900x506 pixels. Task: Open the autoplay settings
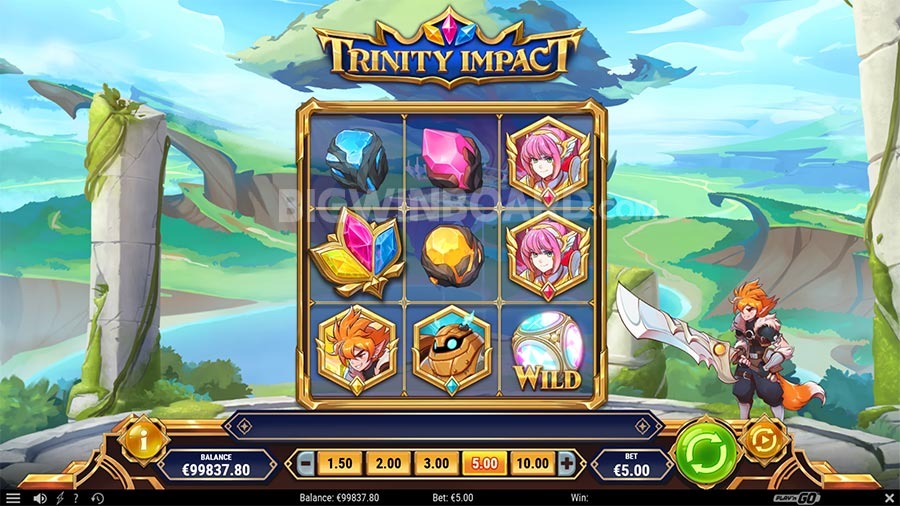click(x=765, y=440)
